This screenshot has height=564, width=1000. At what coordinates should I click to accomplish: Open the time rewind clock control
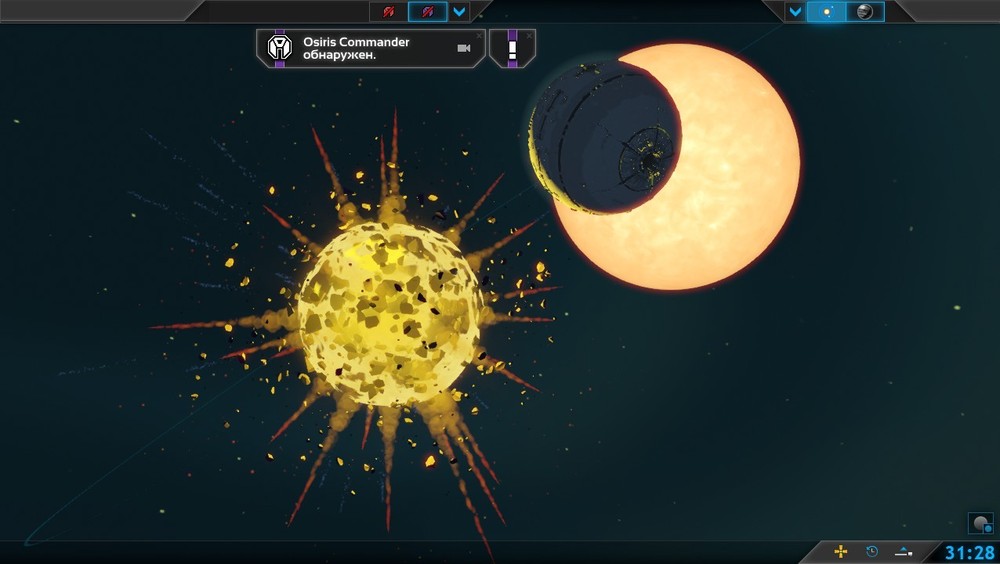point(872,551)
